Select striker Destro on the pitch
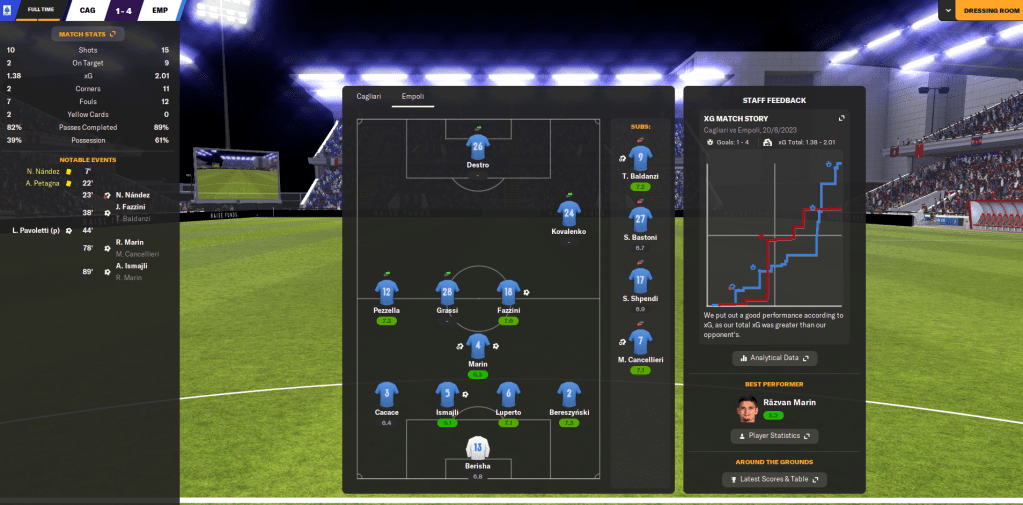Image resolution: width=1023 pixels, height=505 pixels. [x=478, y=149]
